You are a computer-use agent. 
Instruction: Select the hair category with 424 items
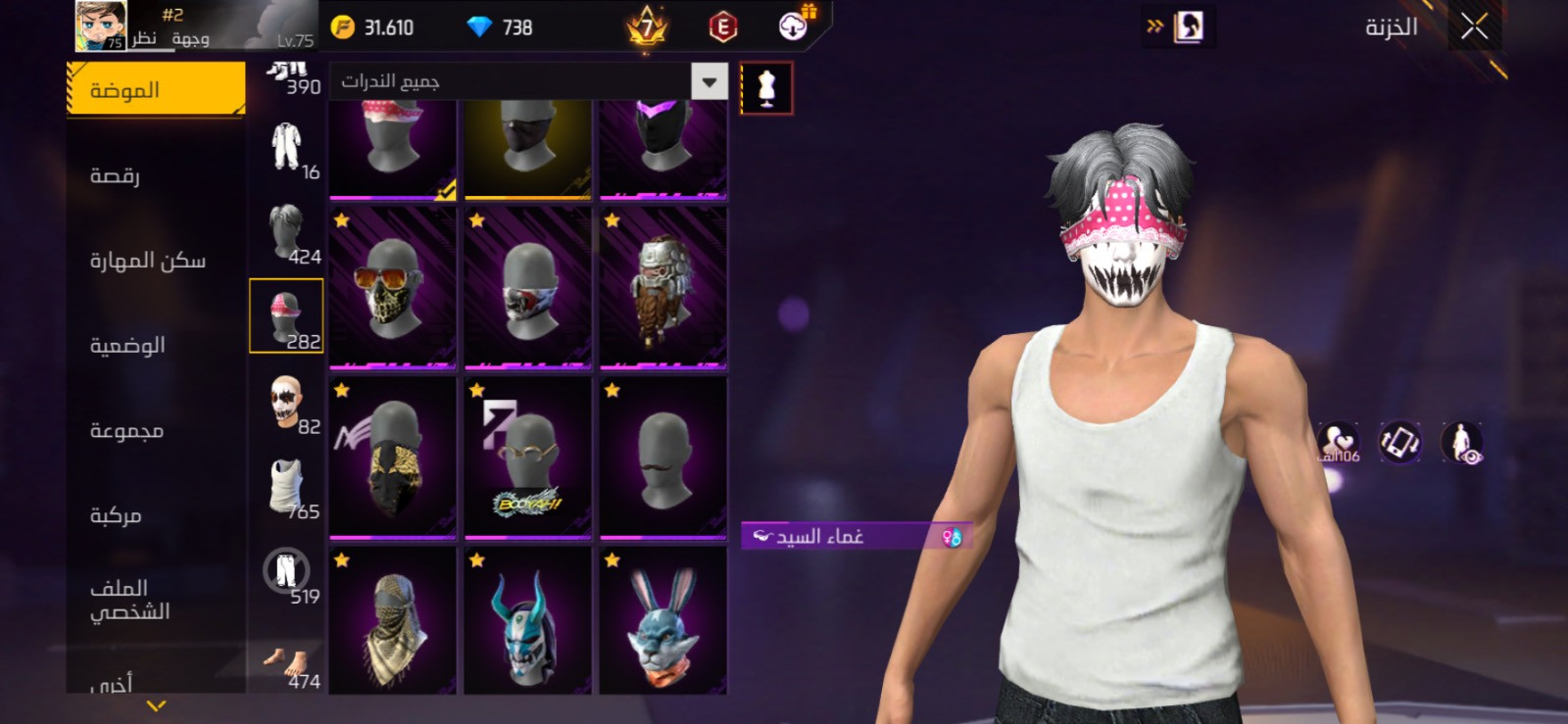(x=287, y=233)
